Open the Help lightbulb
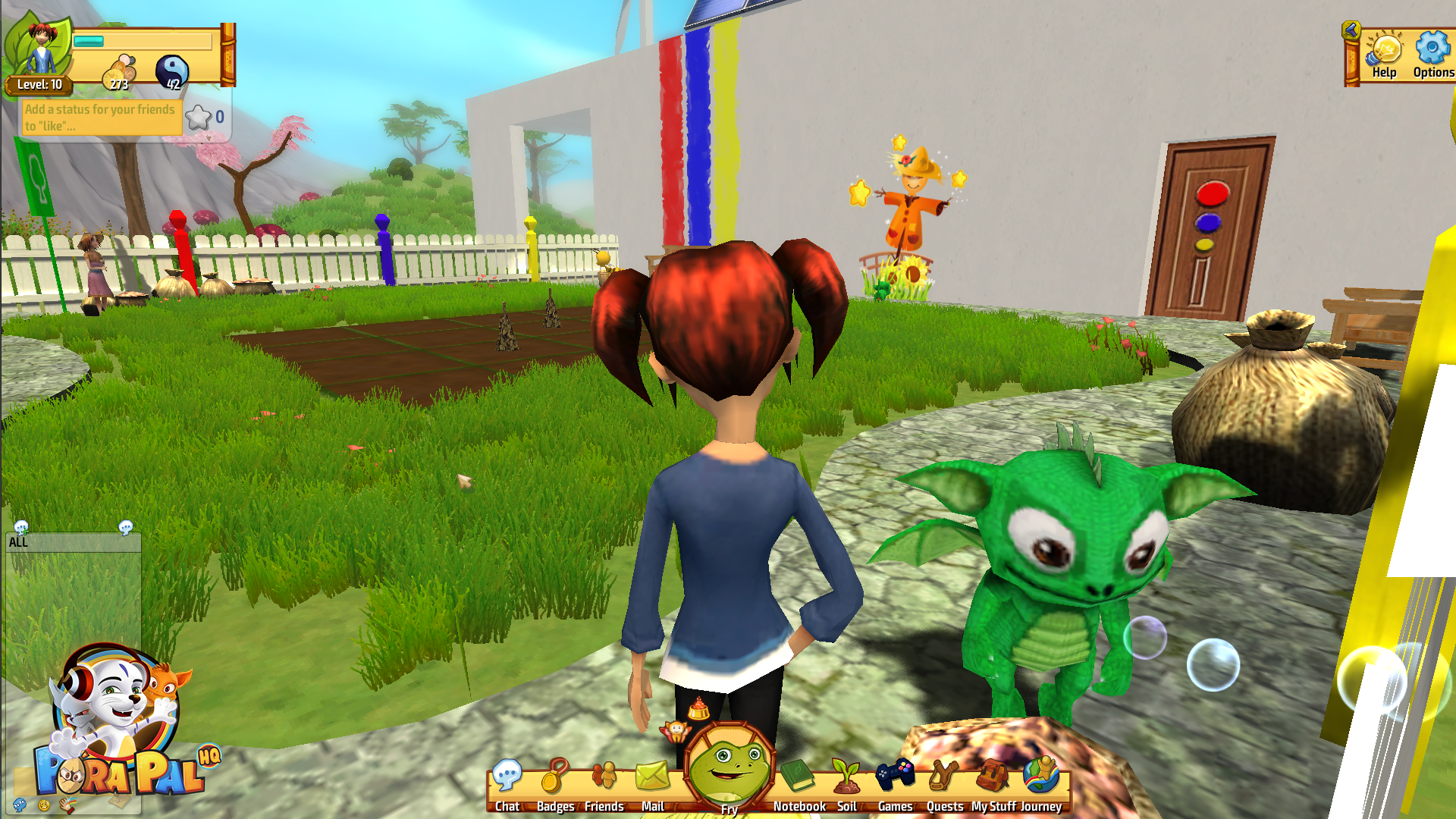 click(1384, 55)
